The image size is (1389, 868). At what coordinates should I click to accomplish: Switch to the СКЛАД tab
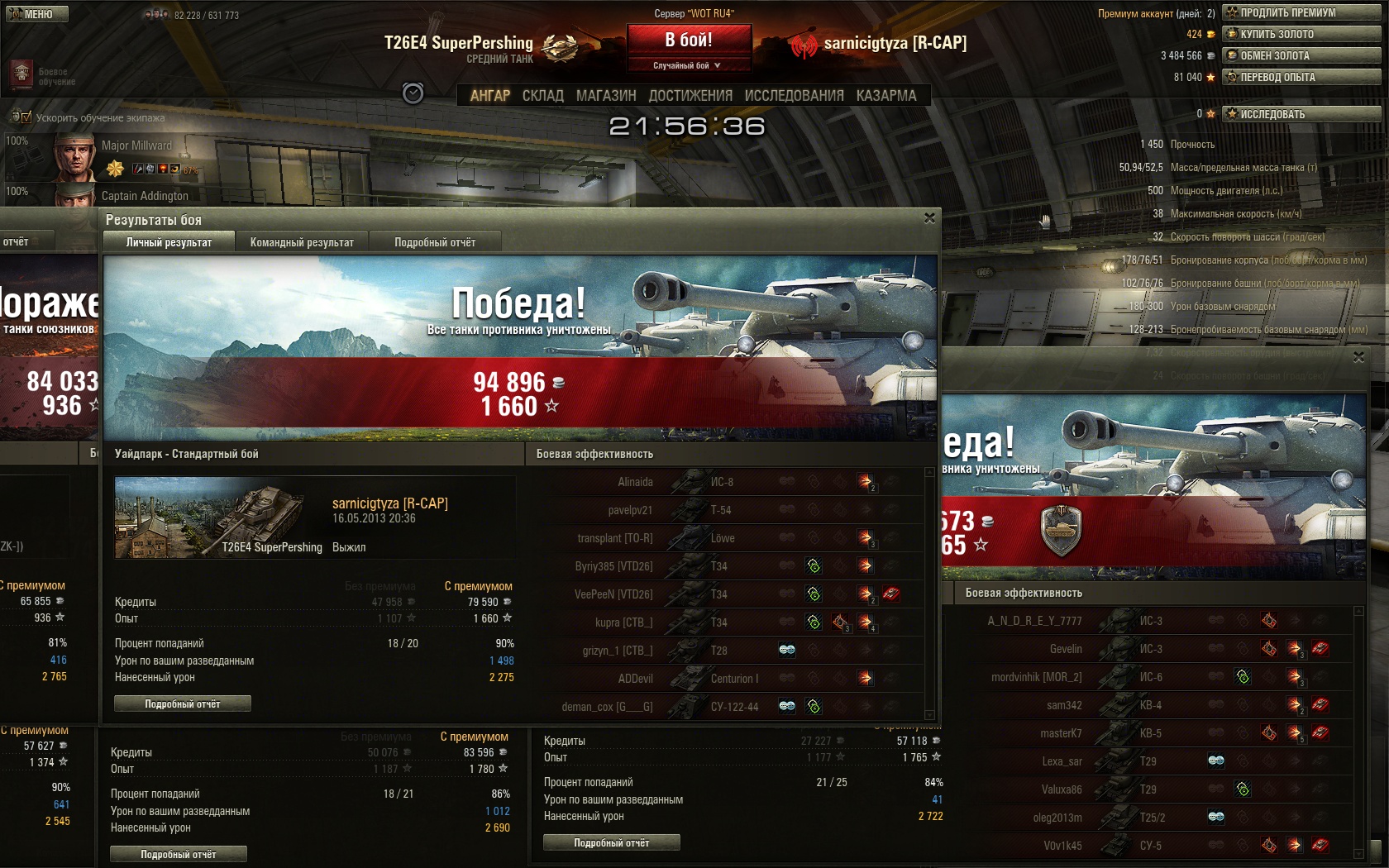point(542,96)
